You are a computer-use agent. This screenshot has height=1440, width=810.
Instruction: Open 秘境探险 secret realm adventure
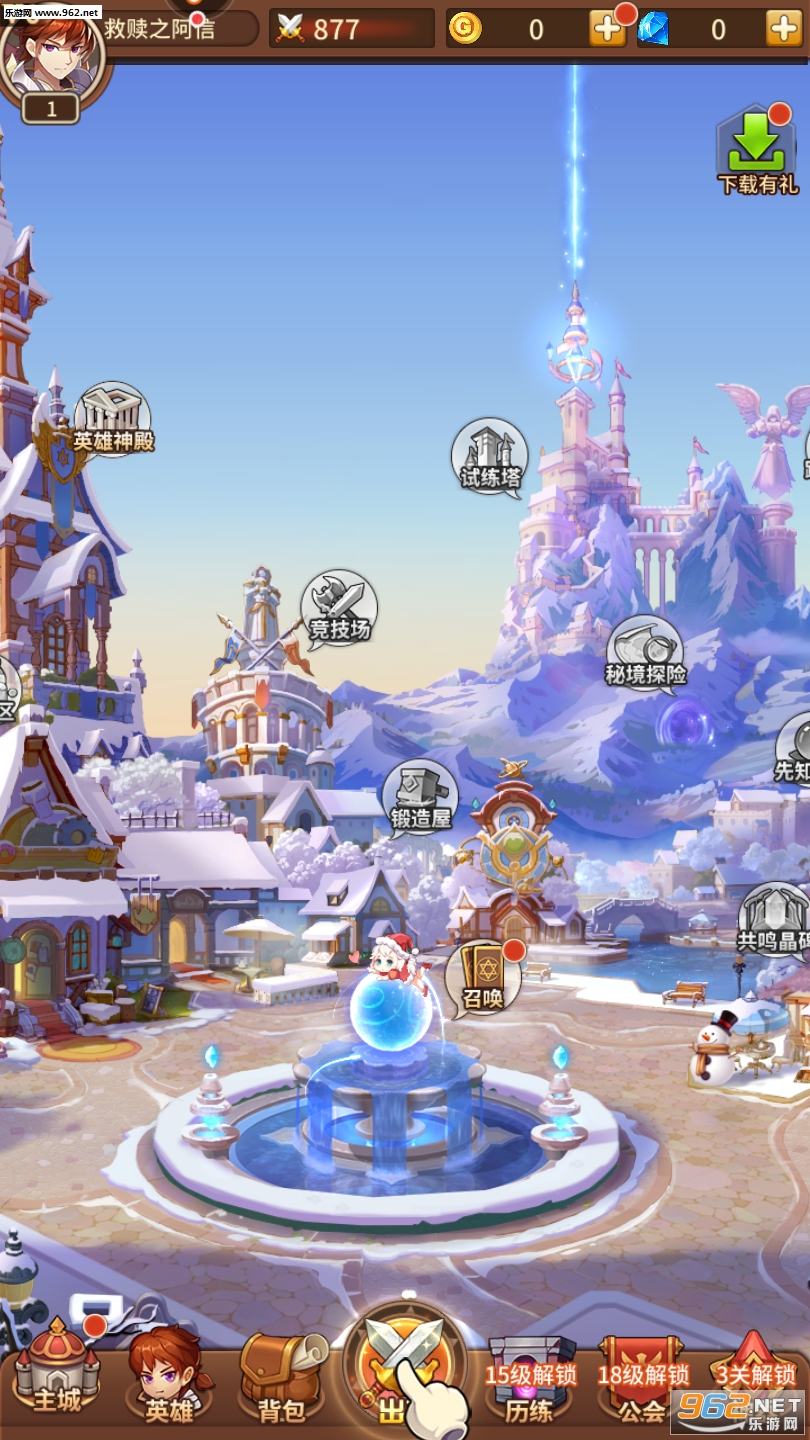click(x=646, y=654)
